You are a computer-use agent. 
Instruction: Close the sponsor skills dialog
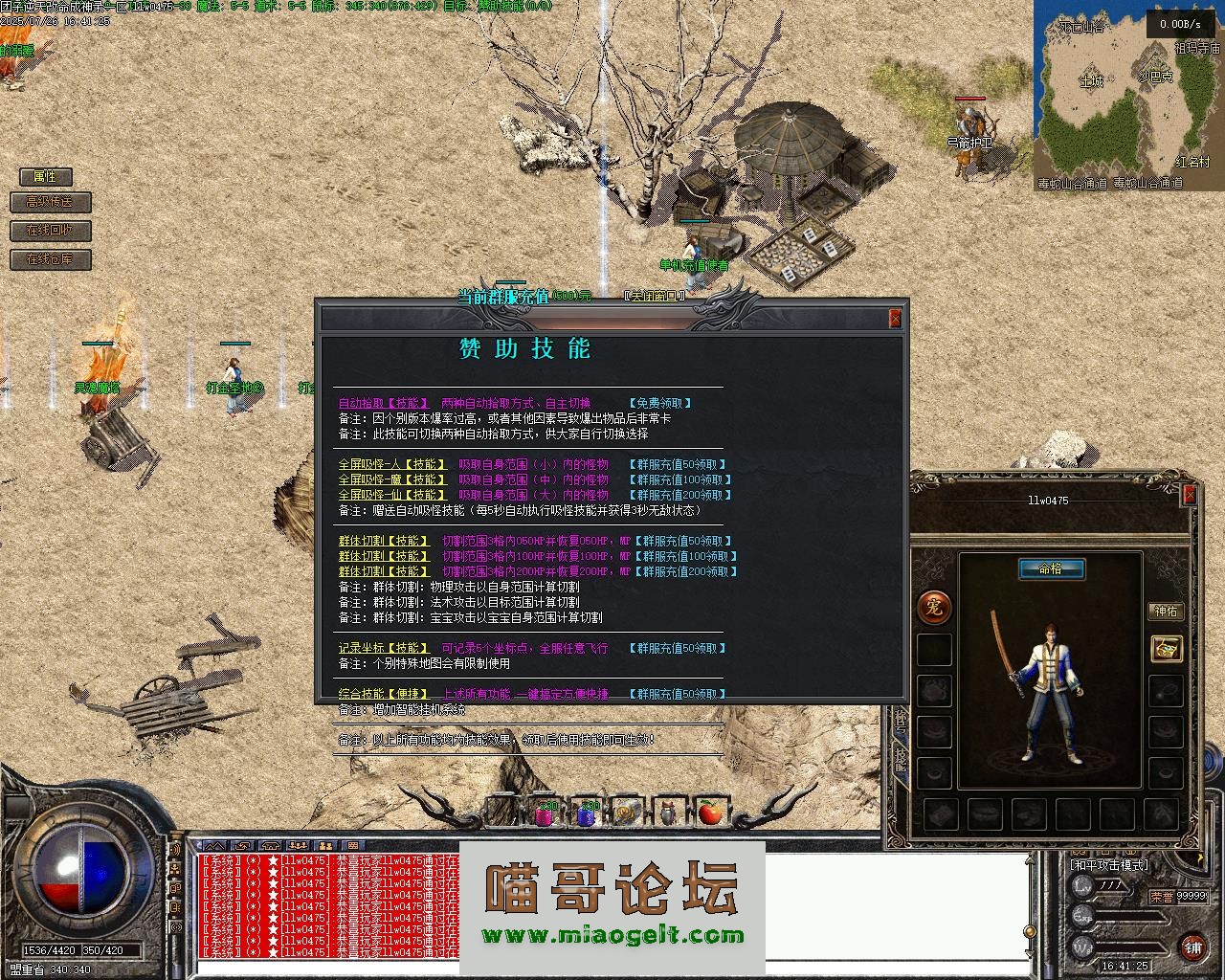tap(895, 319)
